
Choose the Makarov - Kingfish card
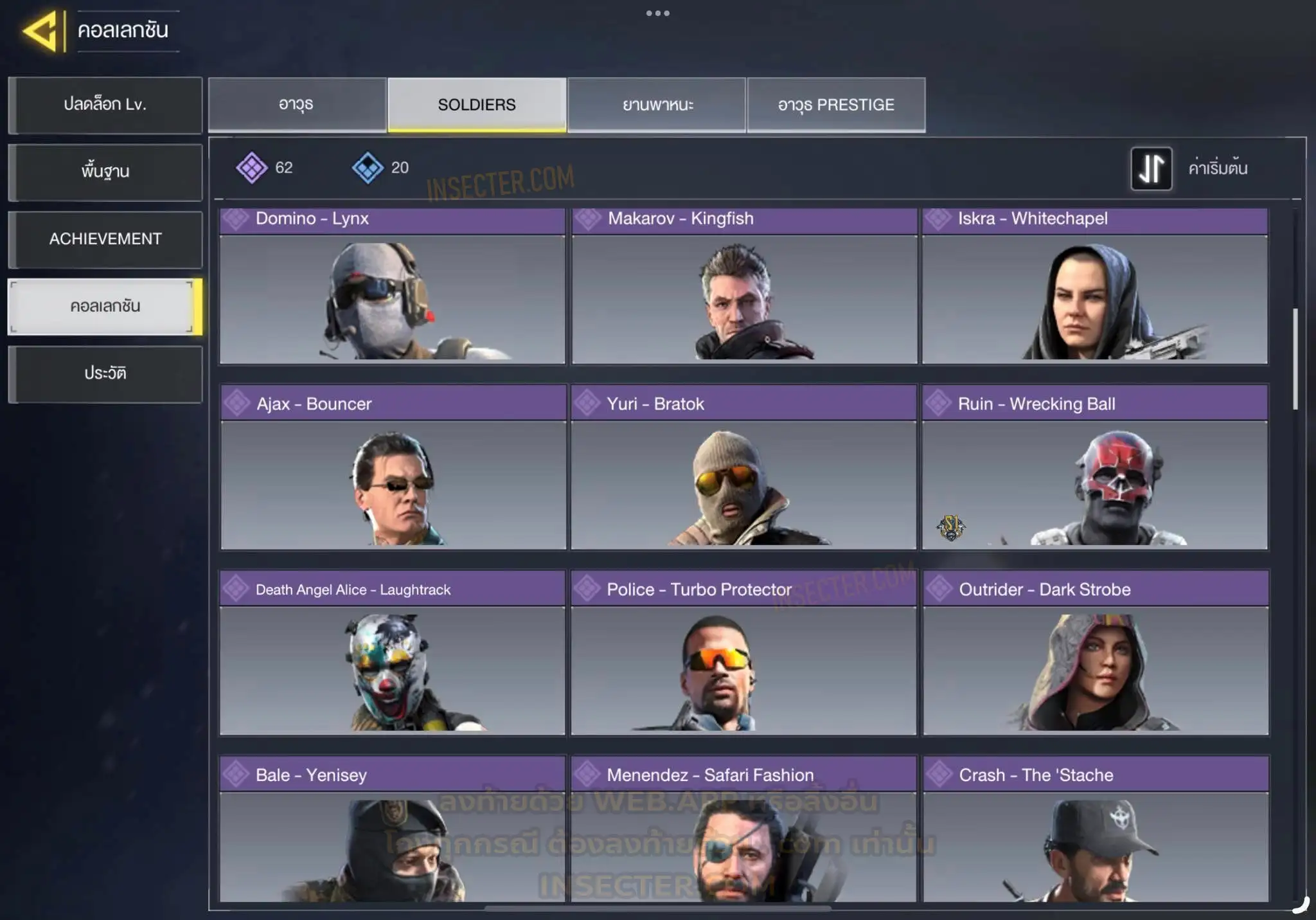click(x=744, y=287)
